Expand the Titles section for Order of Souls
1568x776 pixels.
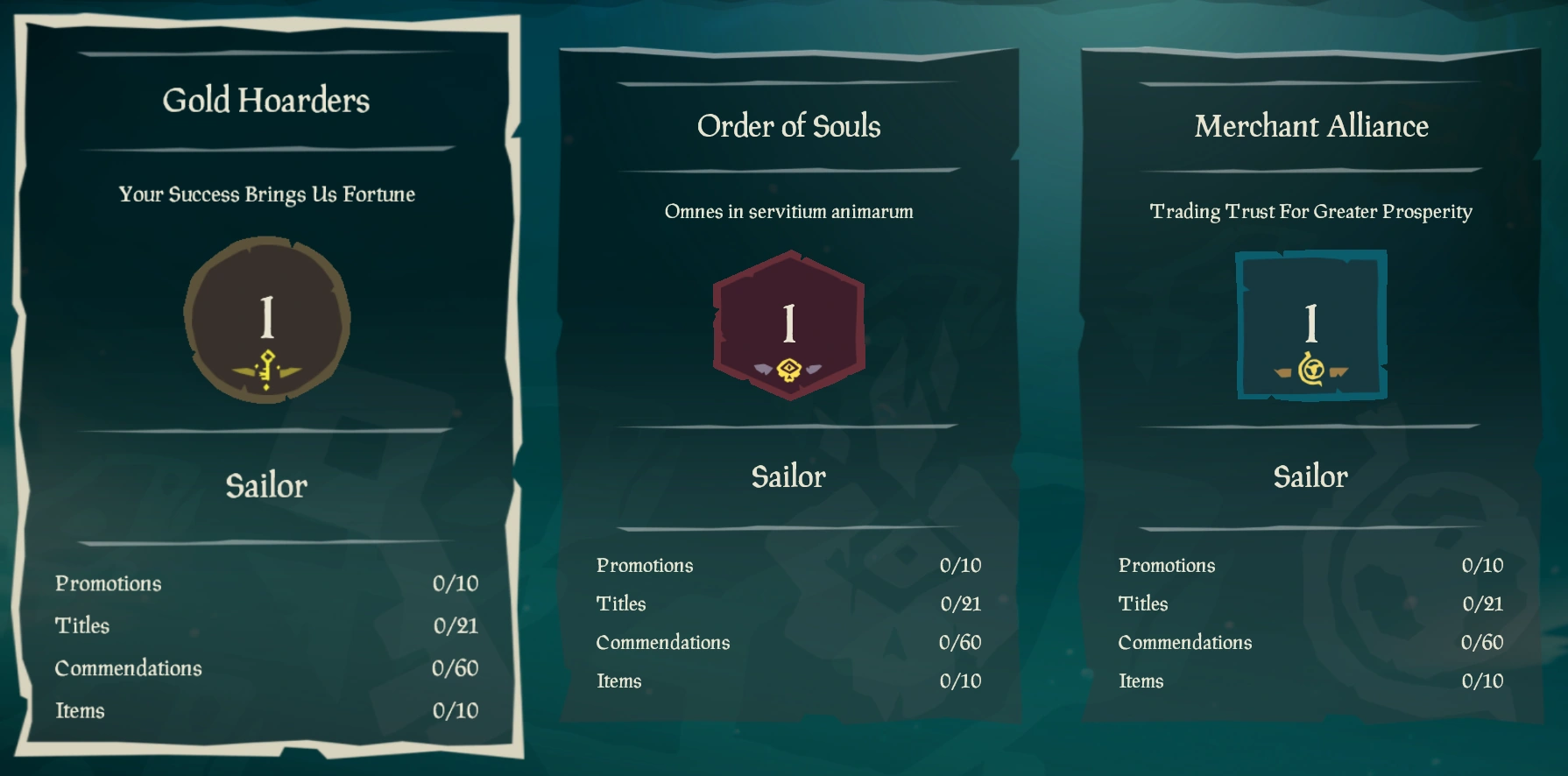tap(620, 603)
